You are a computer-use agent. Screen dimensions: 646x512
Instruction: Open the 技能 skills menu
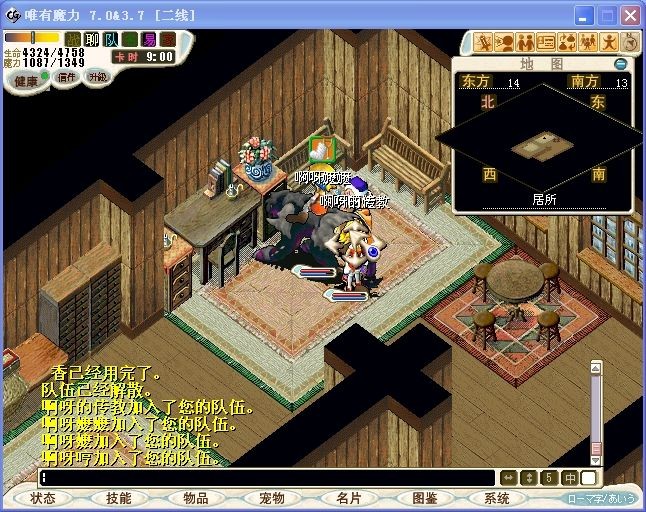pyautogui.click(x=119, y=498)
